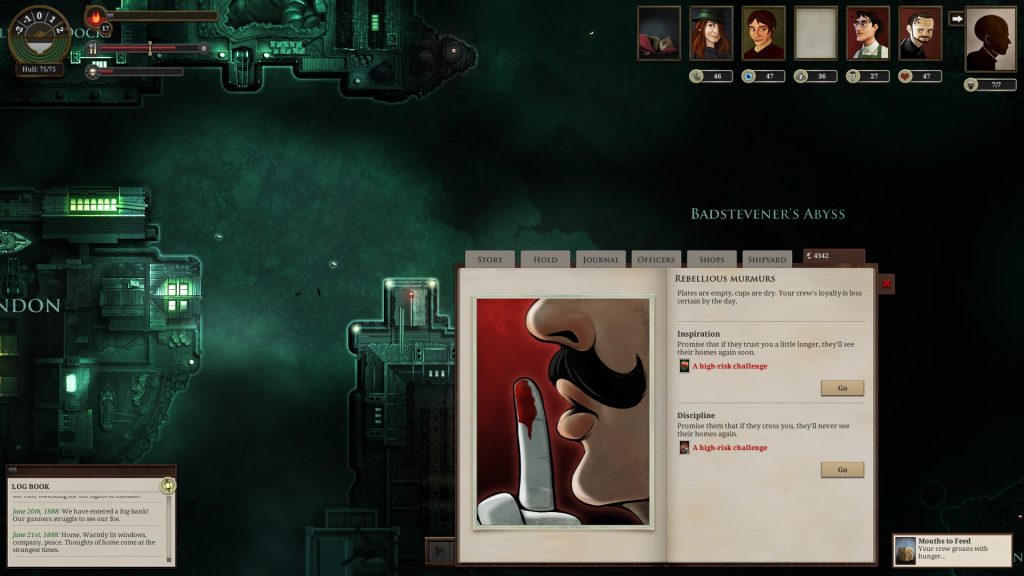
Task: Go to the Shops tab
Action: pyautogui.click(x=712, y=260)
